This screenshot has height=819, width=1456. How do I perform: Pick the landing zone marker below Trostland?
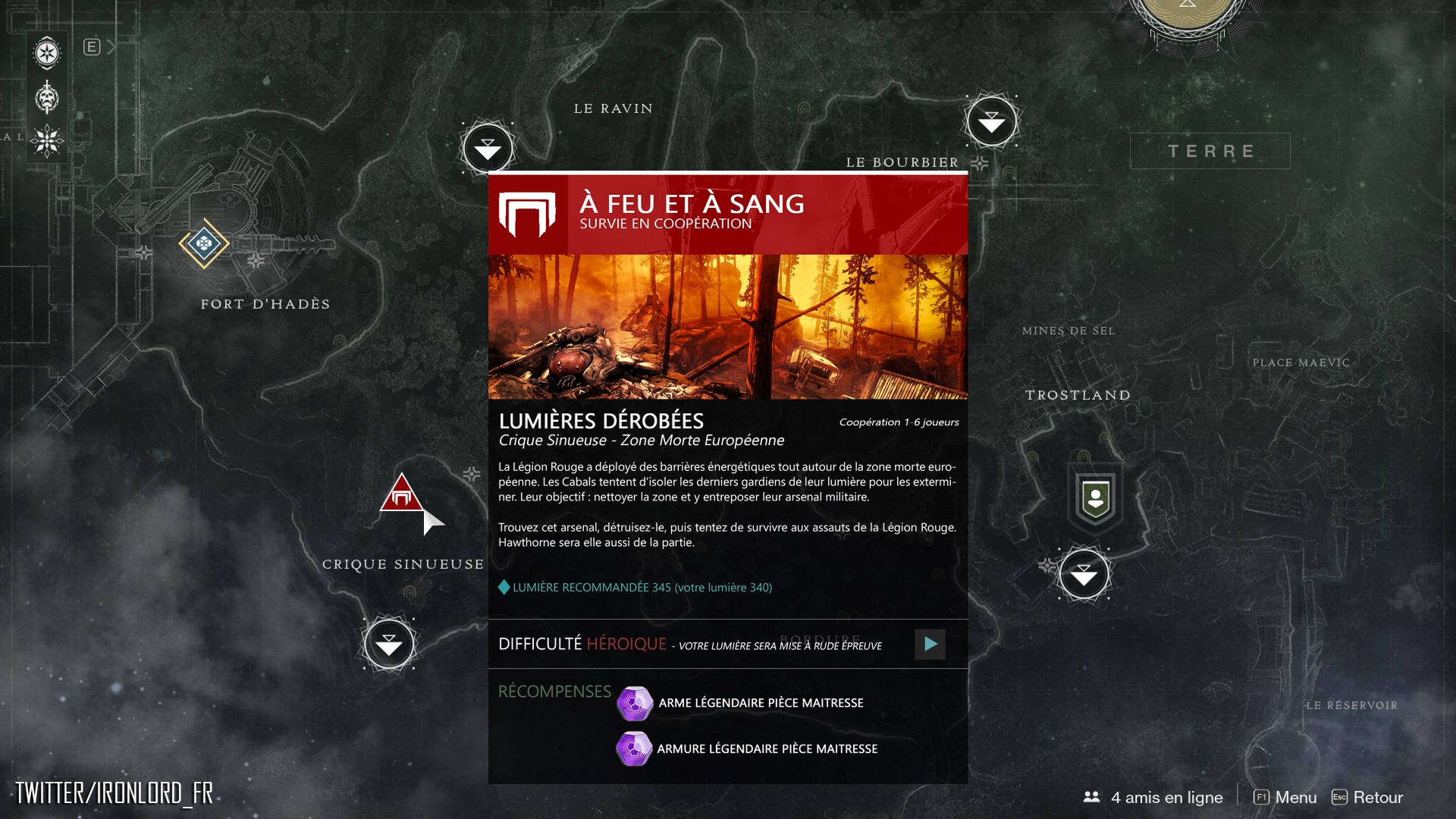[x=1084, y=575]
